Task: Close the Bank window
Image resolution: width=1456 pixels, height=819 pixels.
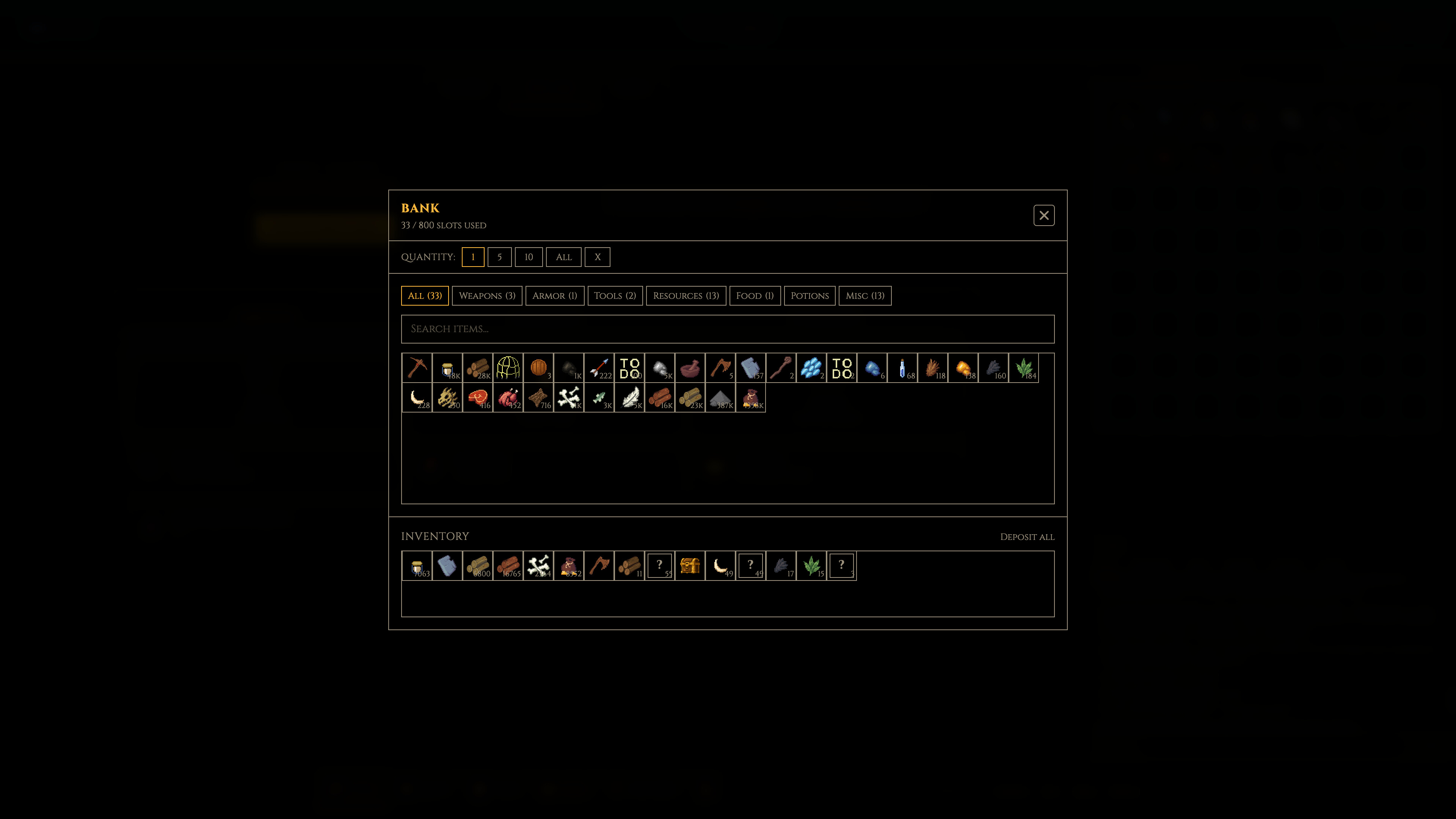Action: pos(1044,215)
